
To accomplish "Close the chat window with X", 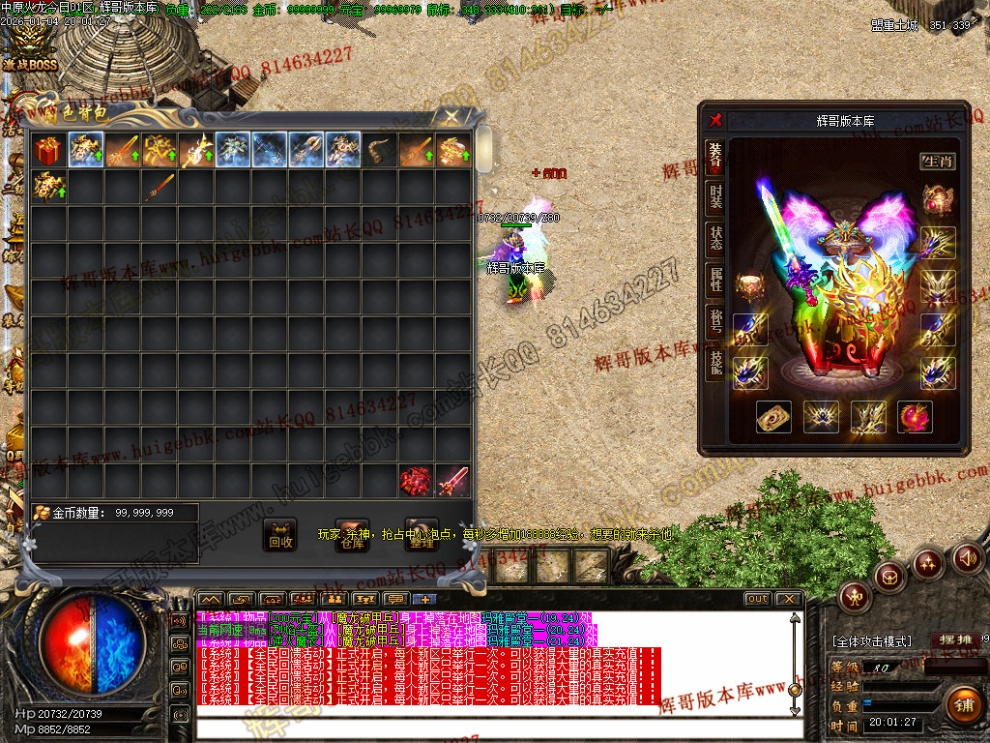I will click(x=789, y=599).
